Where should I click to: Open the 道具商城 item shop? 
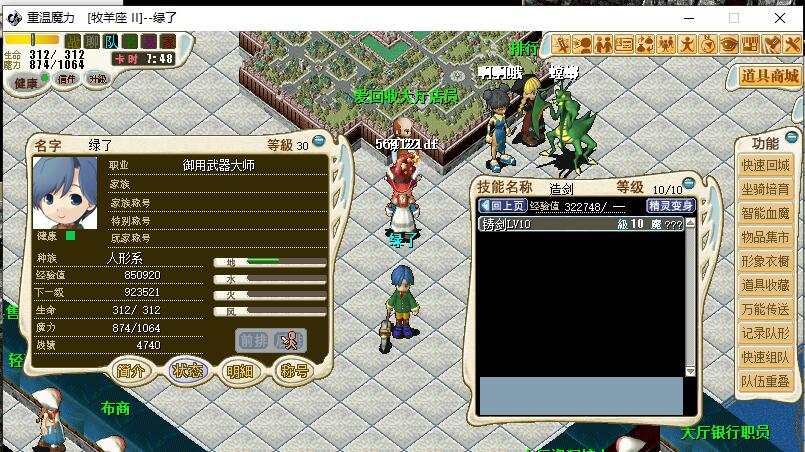click(770, 76)
